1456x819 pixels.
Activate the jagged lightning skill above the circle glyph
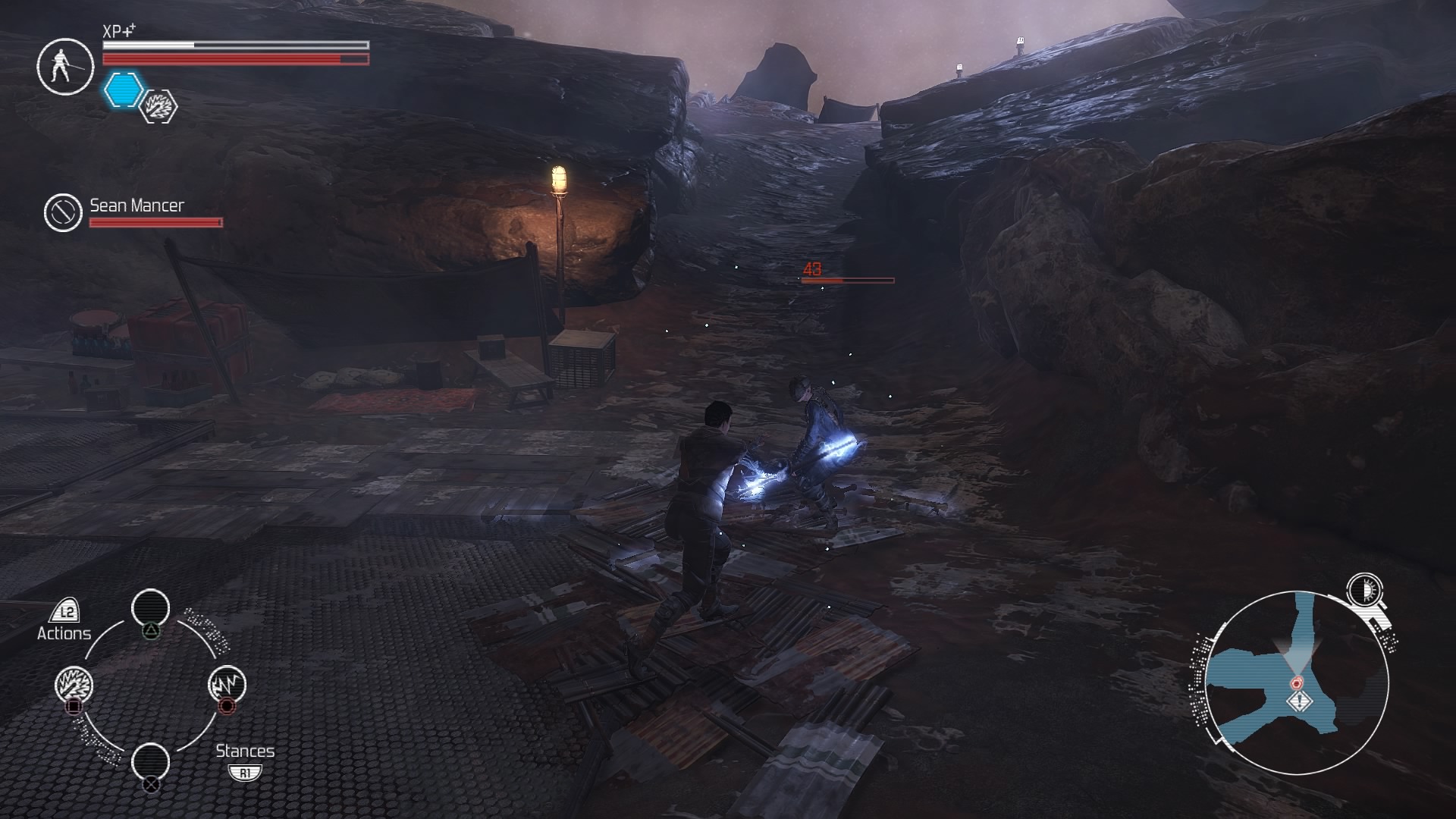click(x=226, y=684)
